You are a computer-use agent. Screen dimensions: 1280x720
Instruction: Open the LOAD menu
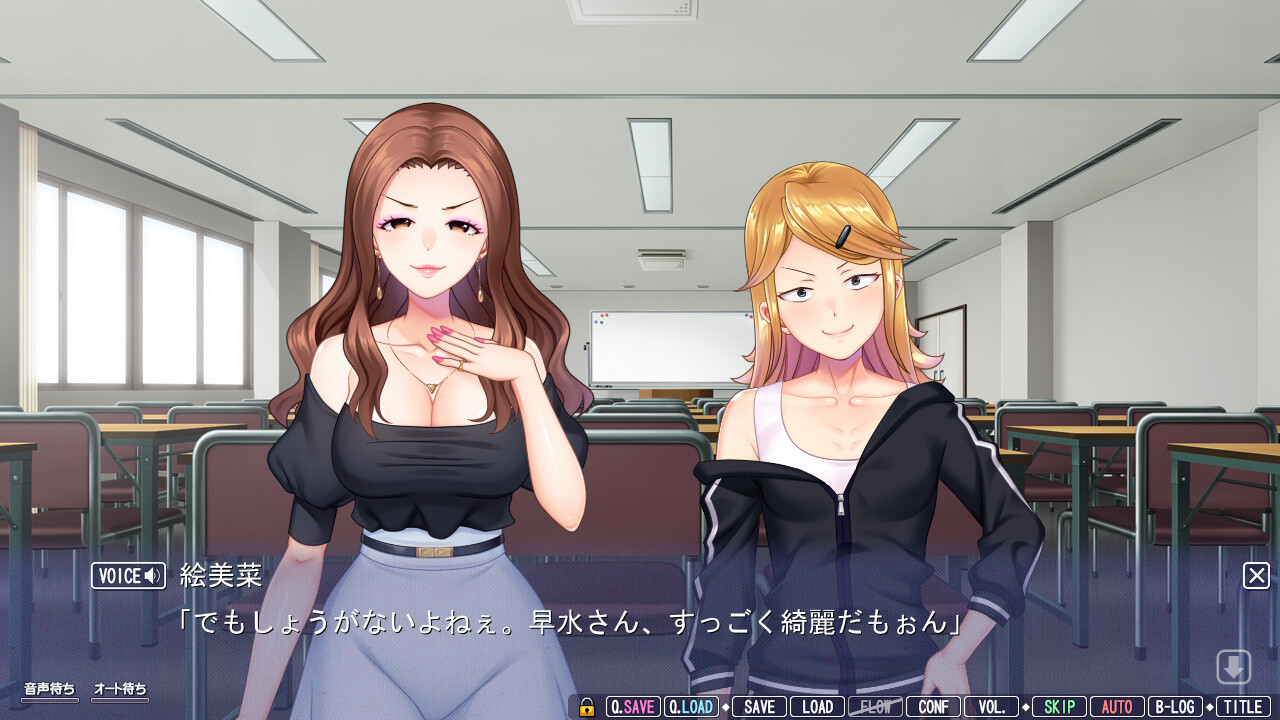(x=817, y=707)
